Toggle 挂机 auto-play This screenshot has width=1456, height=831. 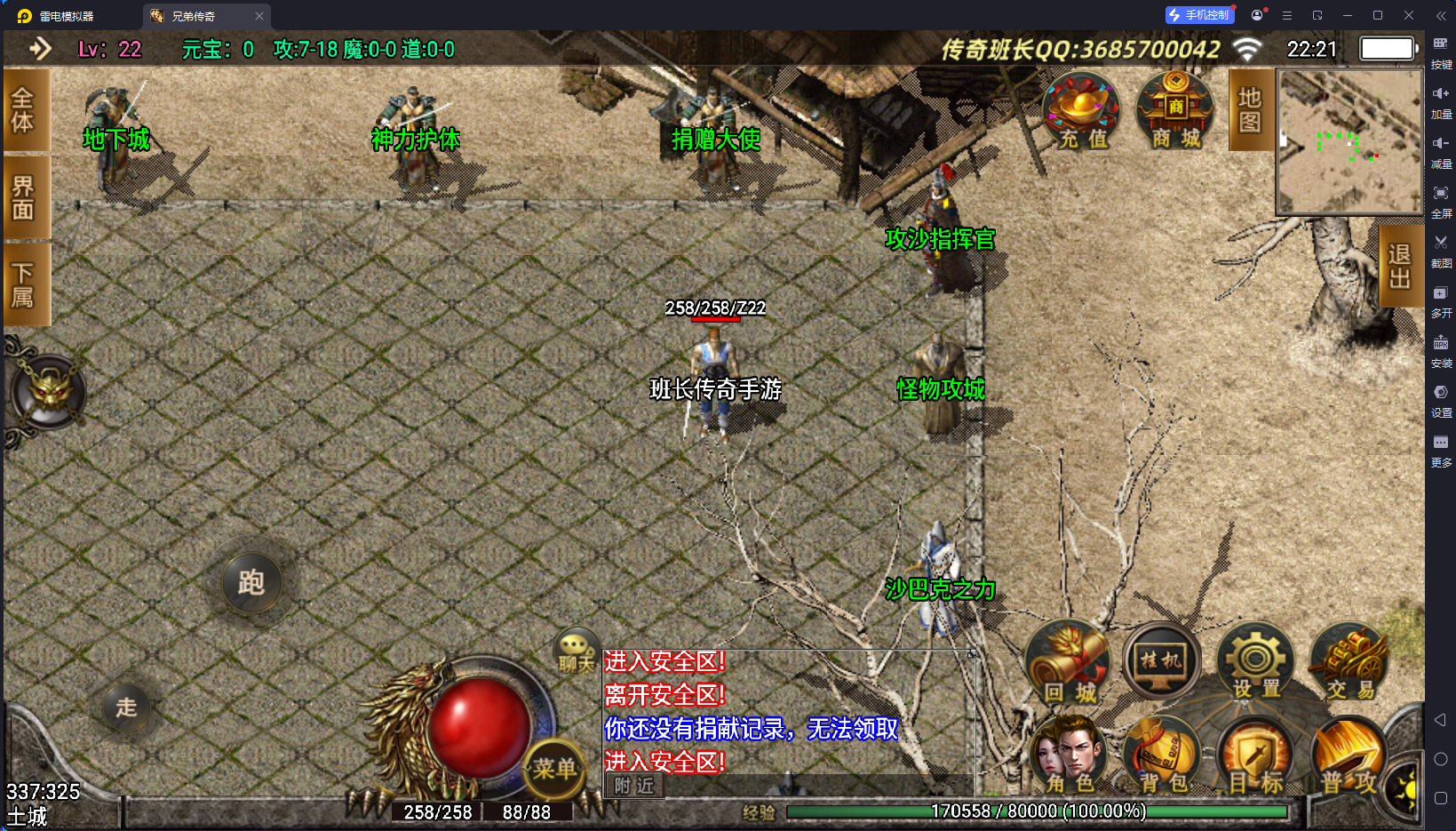click(1161, 662)
